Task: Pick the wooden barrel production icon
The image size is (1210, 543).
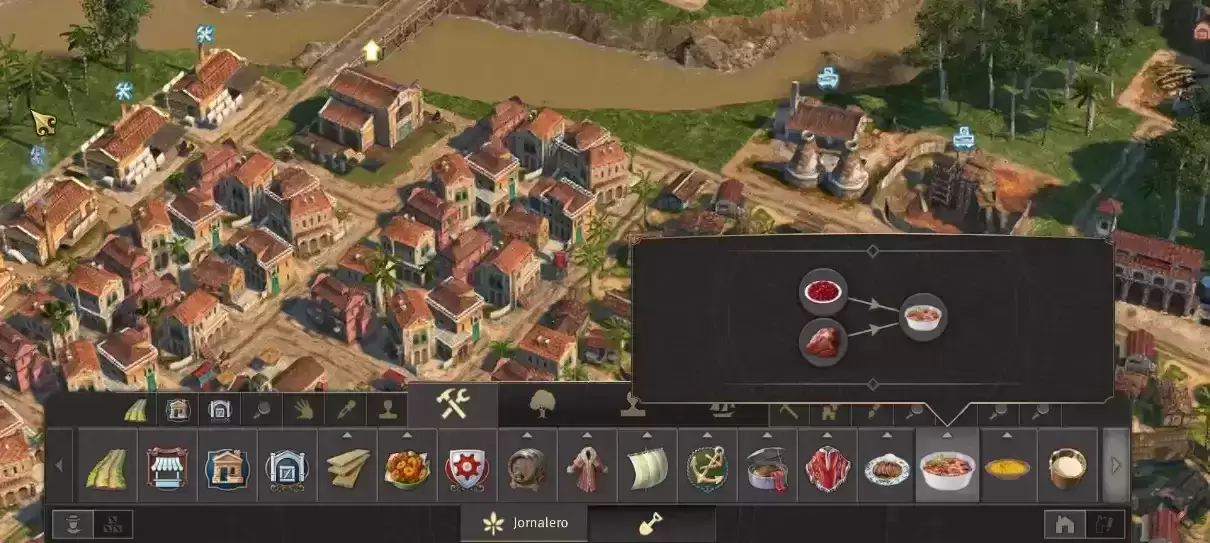Action: (x=527, y=467)
